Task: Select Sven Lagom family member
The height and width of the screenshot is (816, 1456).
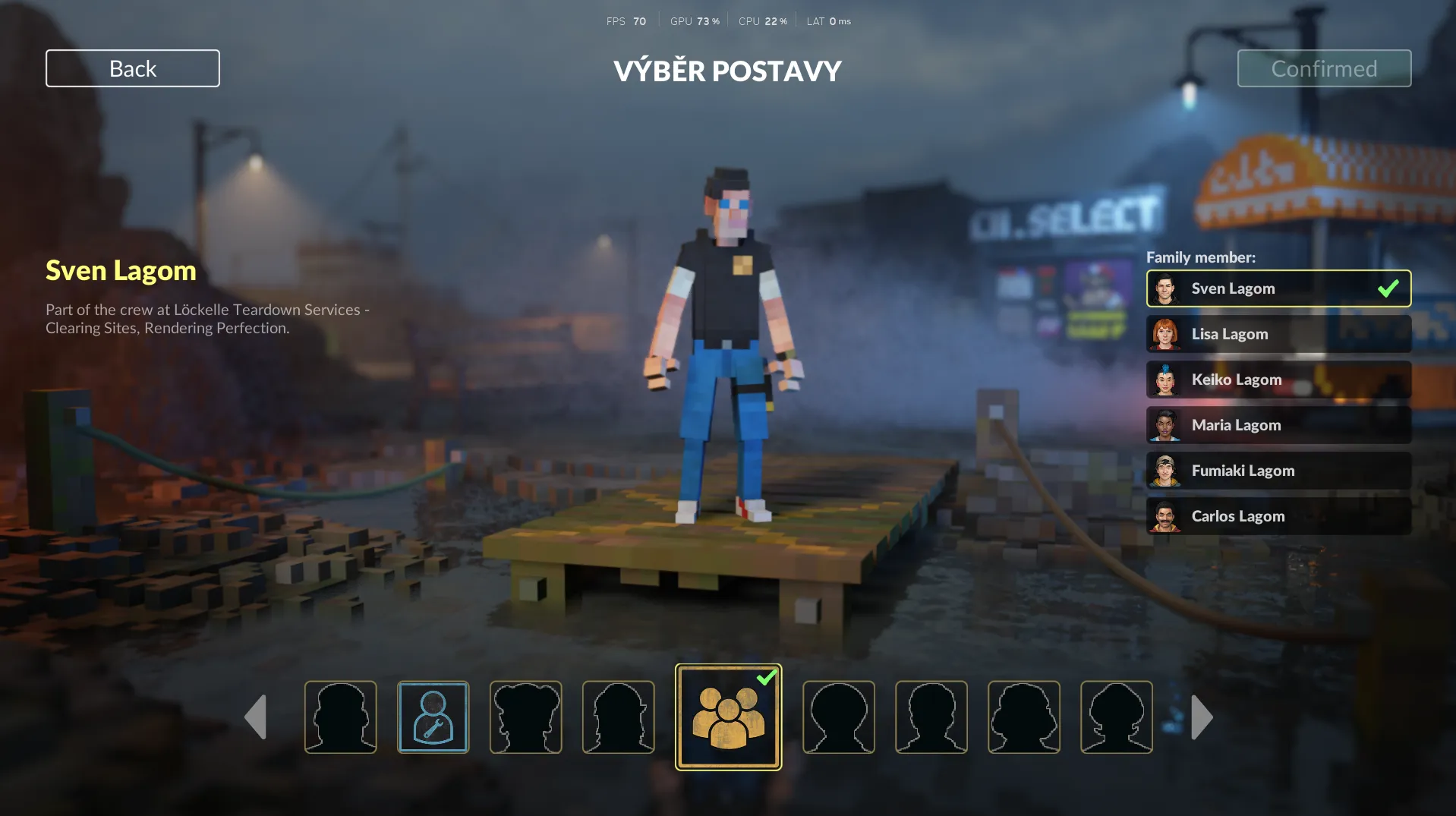Action: coord(1278,288)
